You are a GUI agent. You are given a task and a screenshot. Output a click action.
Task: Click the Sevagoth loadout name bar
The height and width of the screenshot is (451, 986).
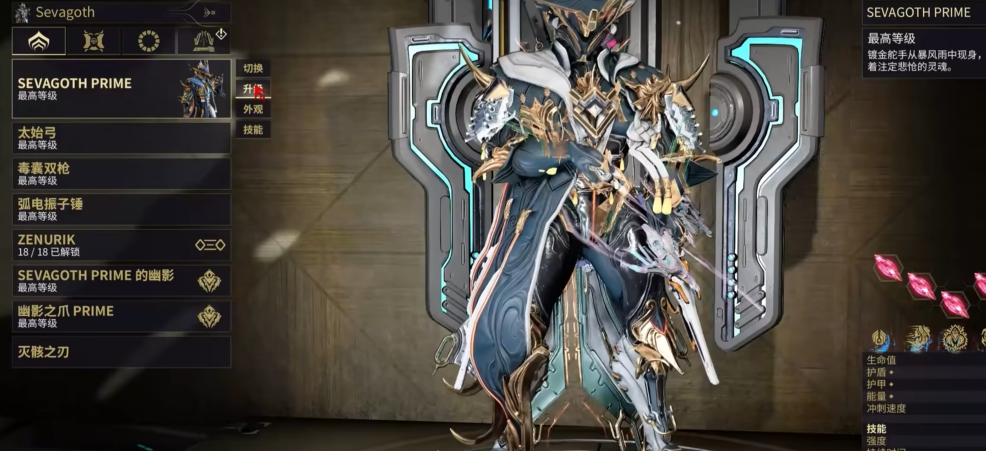(121, 13)
